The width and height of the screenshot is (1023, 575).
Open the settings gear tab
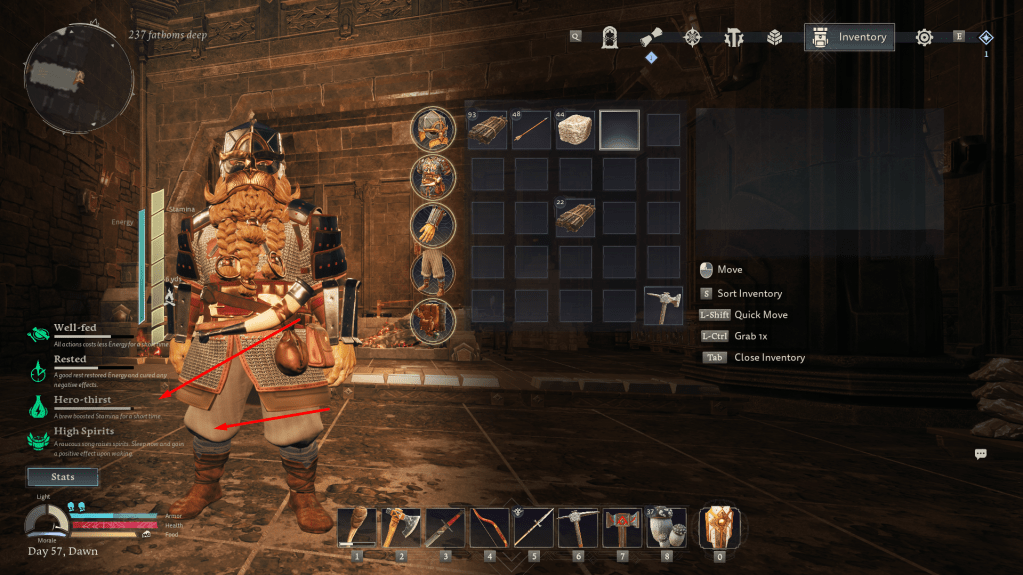924,37
